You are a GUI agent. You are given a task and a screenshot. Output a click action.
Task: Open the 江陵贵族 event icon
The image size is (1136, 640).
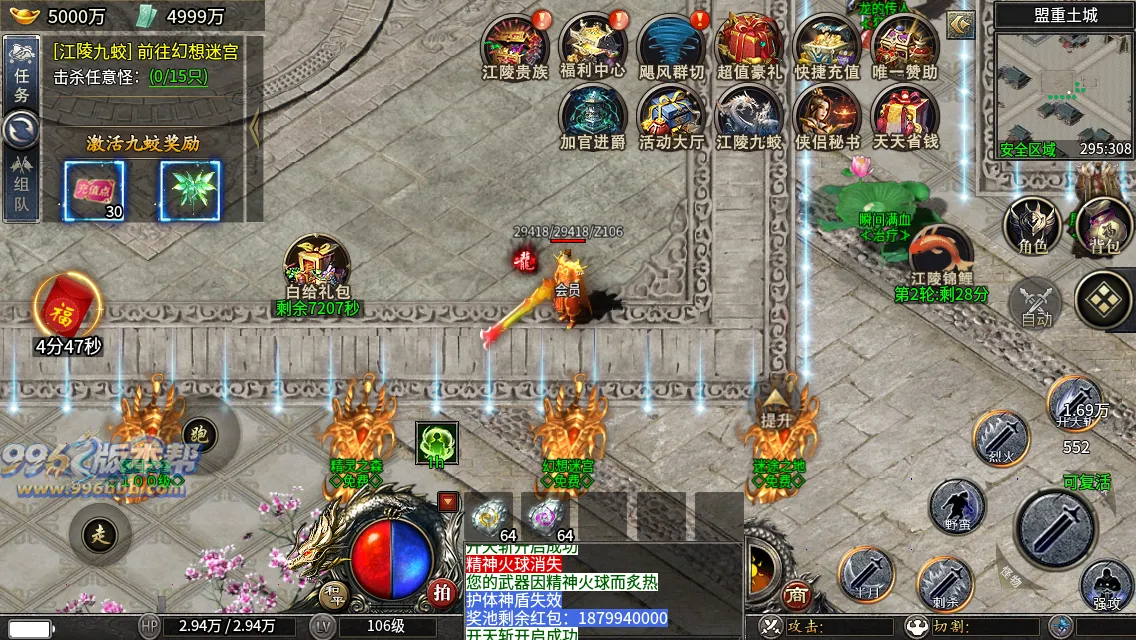coord(515,43)
